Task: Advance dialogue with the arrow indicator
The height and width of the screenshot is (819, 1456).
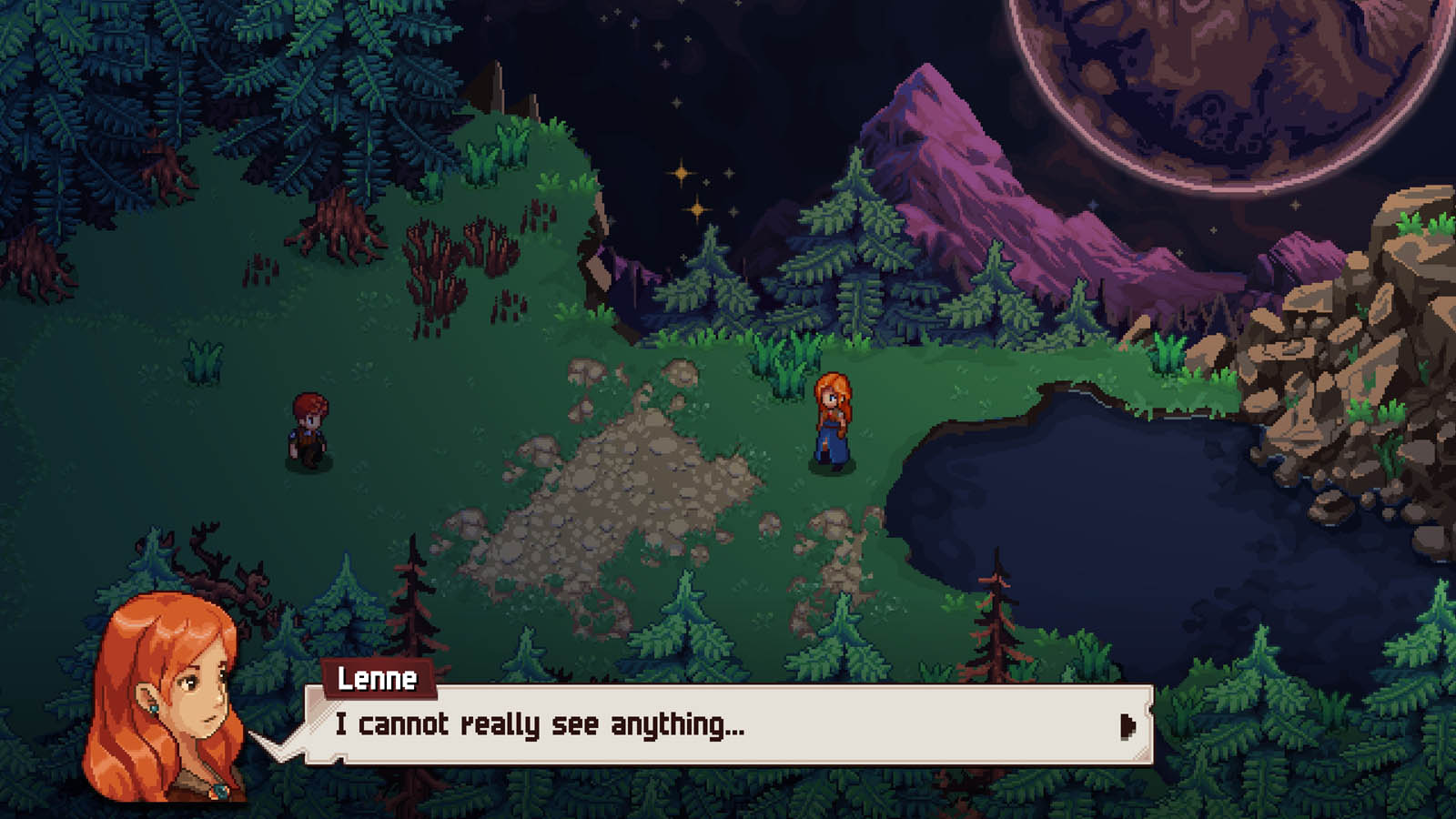Action: point(1127,725)
